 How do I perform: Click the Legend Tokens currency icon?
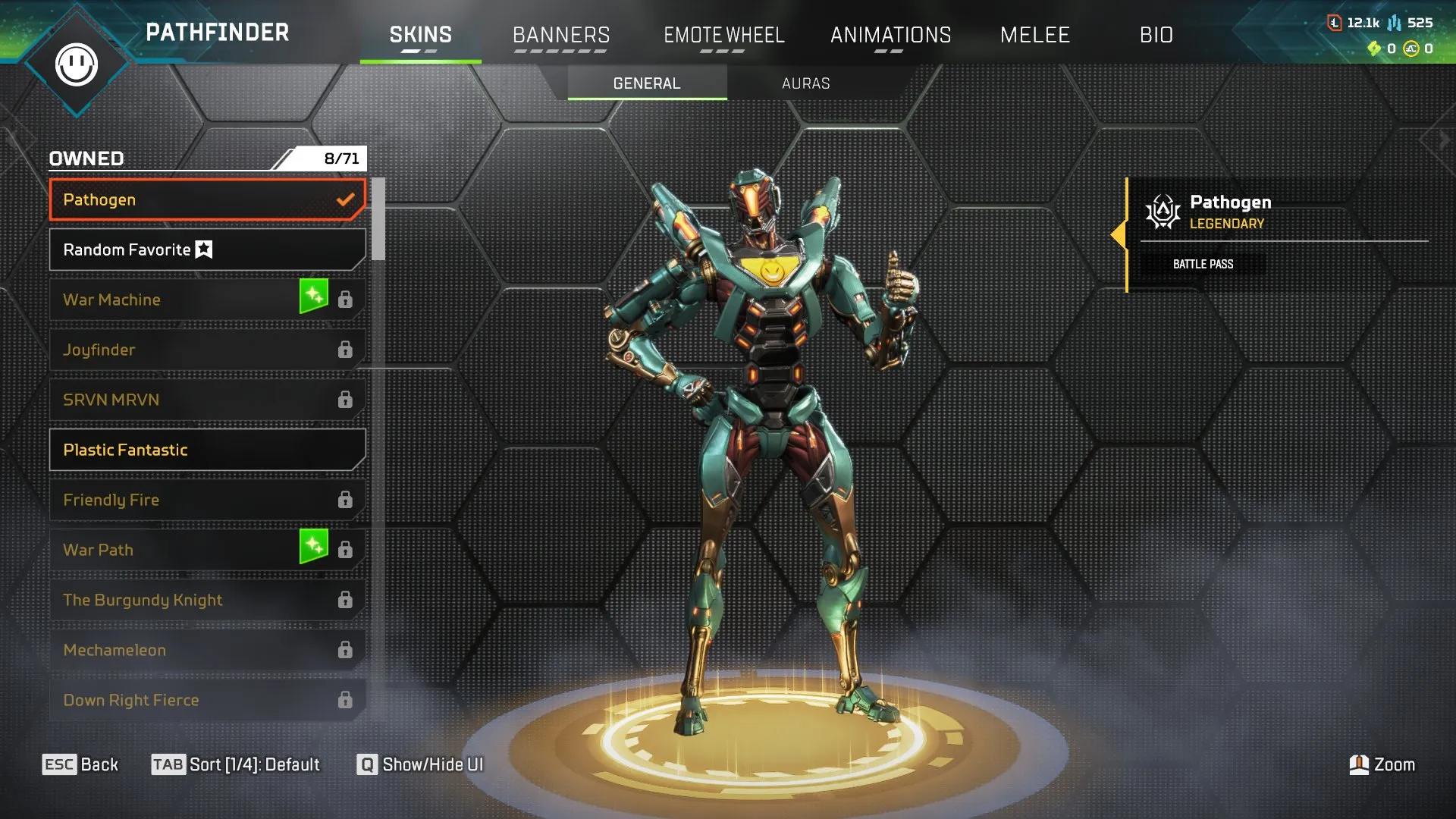(1333, 23)
